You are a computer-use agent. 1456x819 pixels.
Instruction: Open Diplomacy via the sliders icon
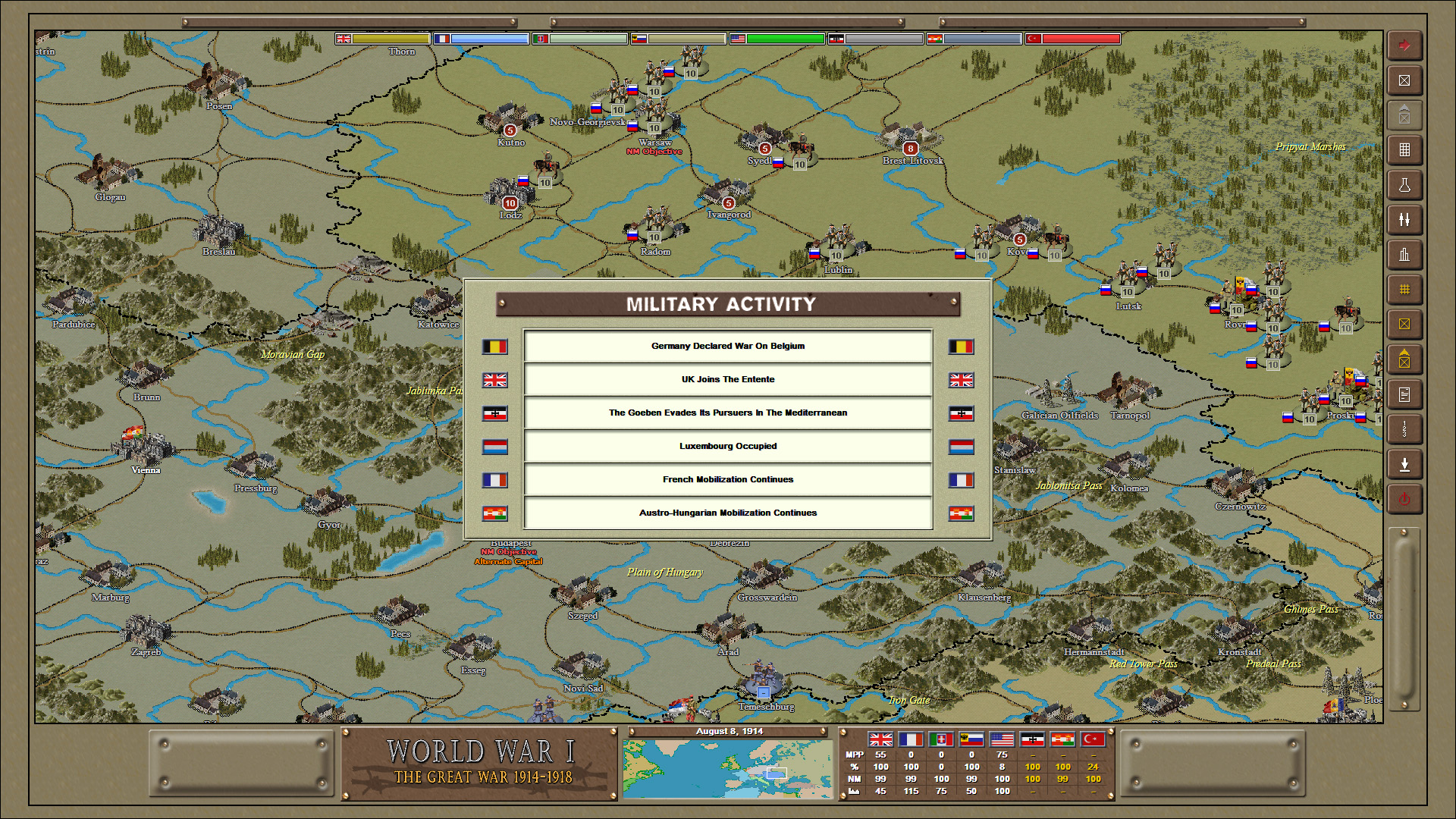(1404, 221)
